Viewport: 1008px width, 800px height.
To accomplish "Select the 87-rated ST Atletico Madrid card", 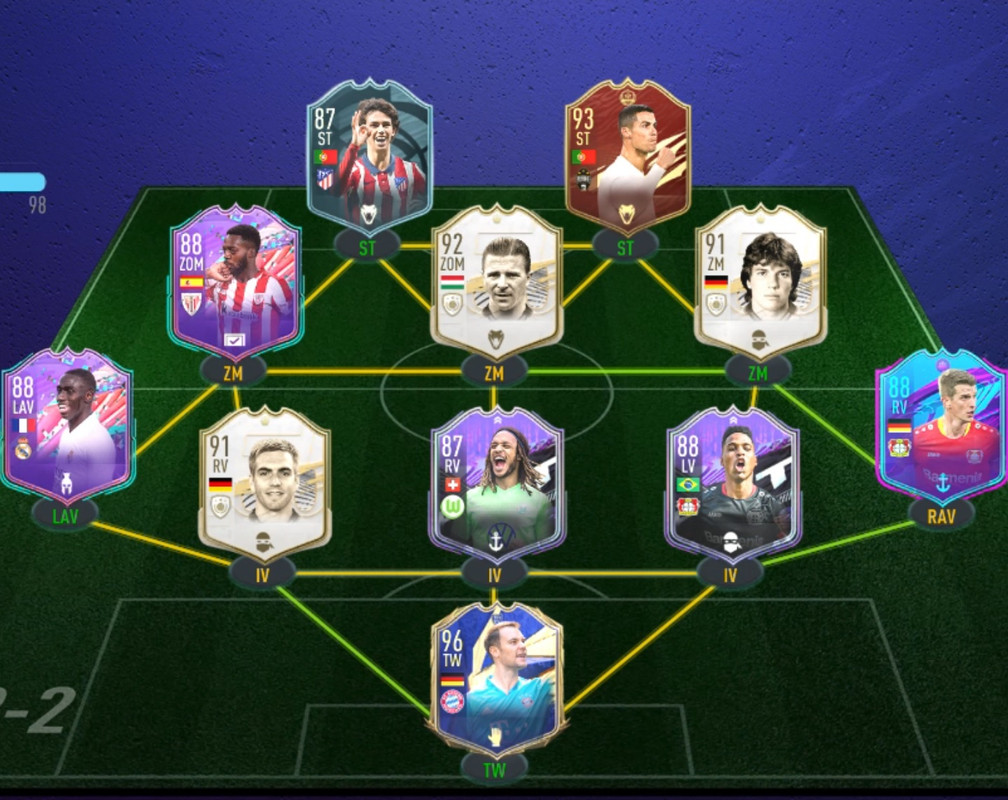I will coord(370,155).
